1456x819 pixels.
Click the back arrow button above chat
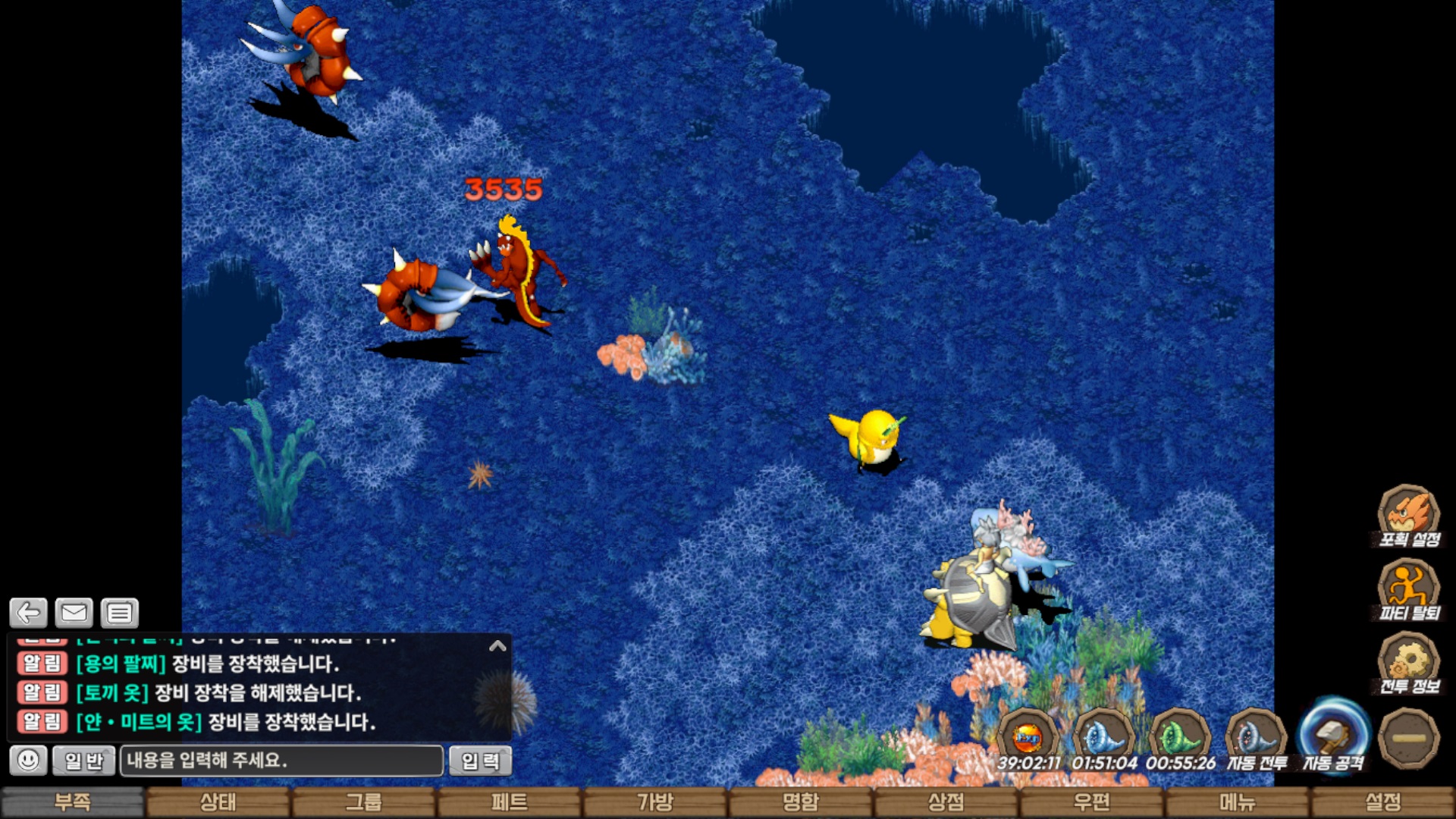(x=29, y=613)
